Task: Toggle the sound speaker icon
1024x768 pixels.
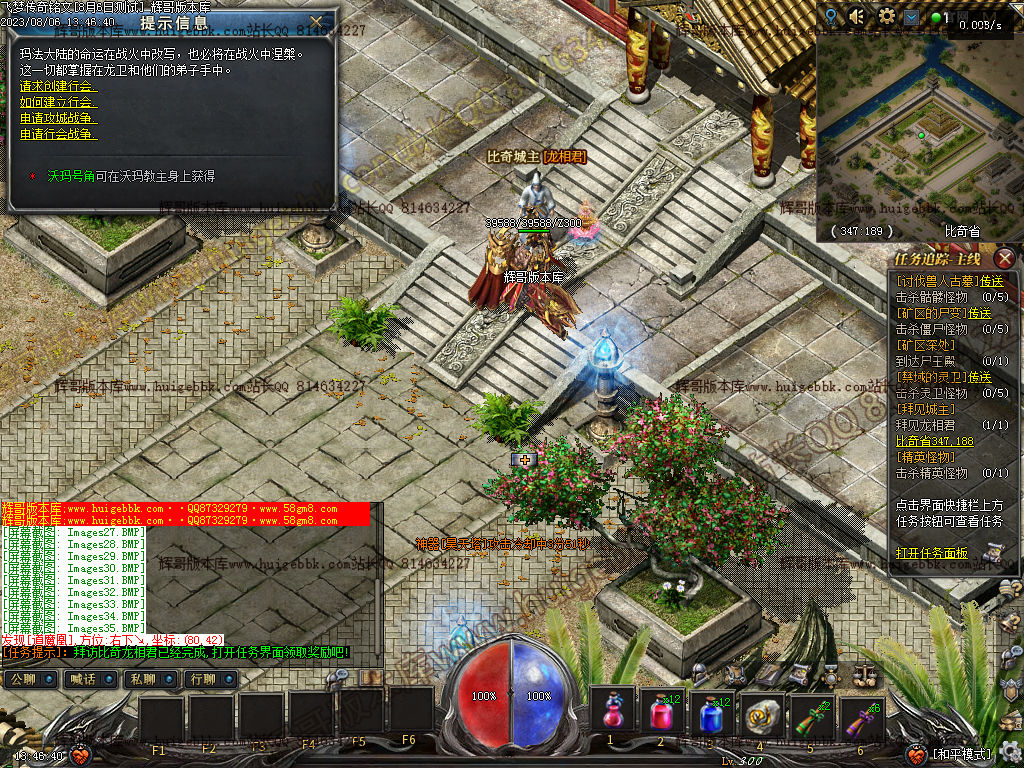Action: (x=857, y=17)
